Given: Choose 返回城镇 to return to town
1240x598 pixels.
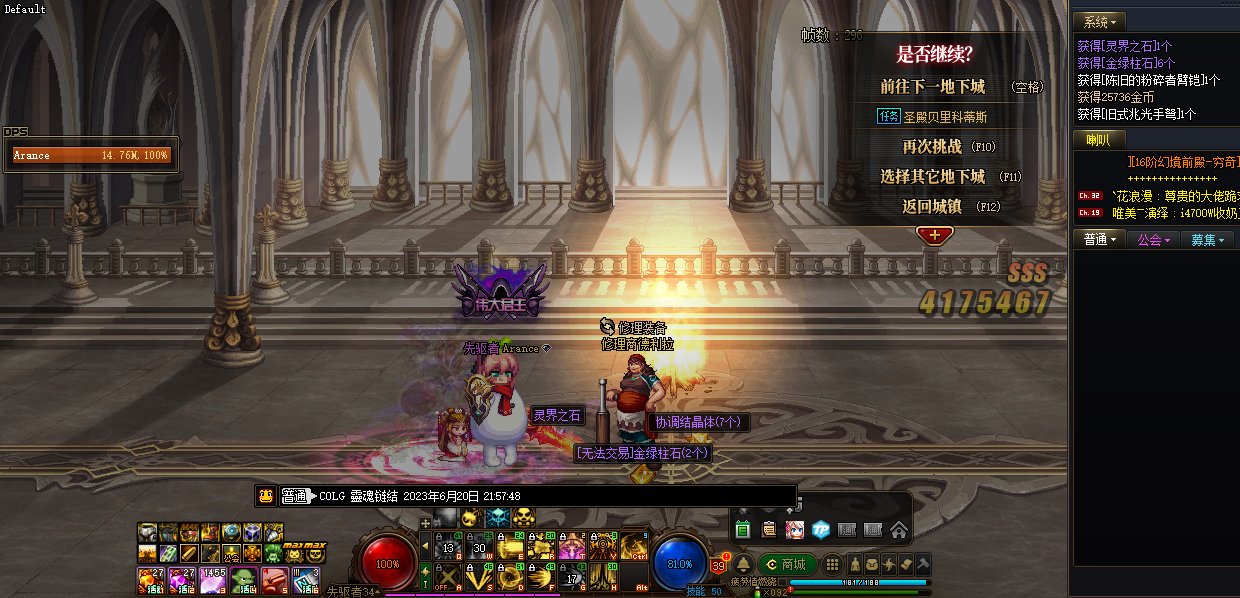Looking at the screenshot, I should coord(931,207).
